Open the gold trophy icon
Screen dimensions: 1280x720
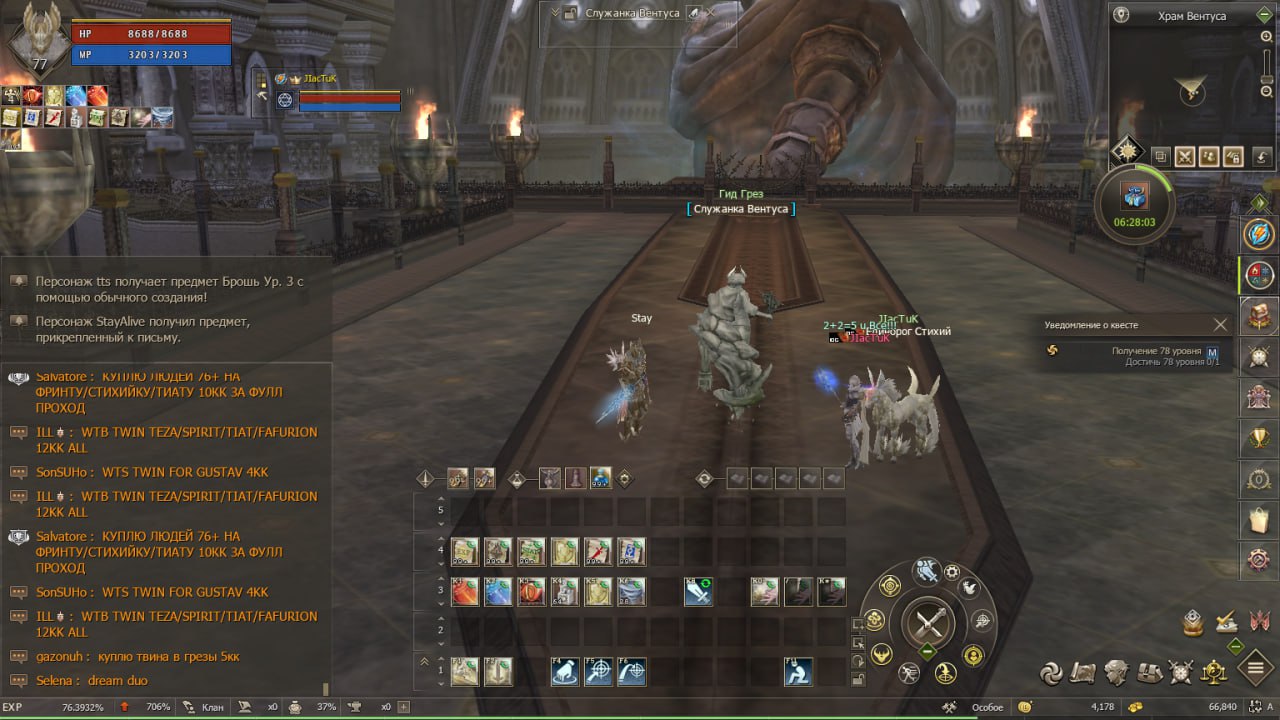pyautogui.click(x=1259, y=437)
